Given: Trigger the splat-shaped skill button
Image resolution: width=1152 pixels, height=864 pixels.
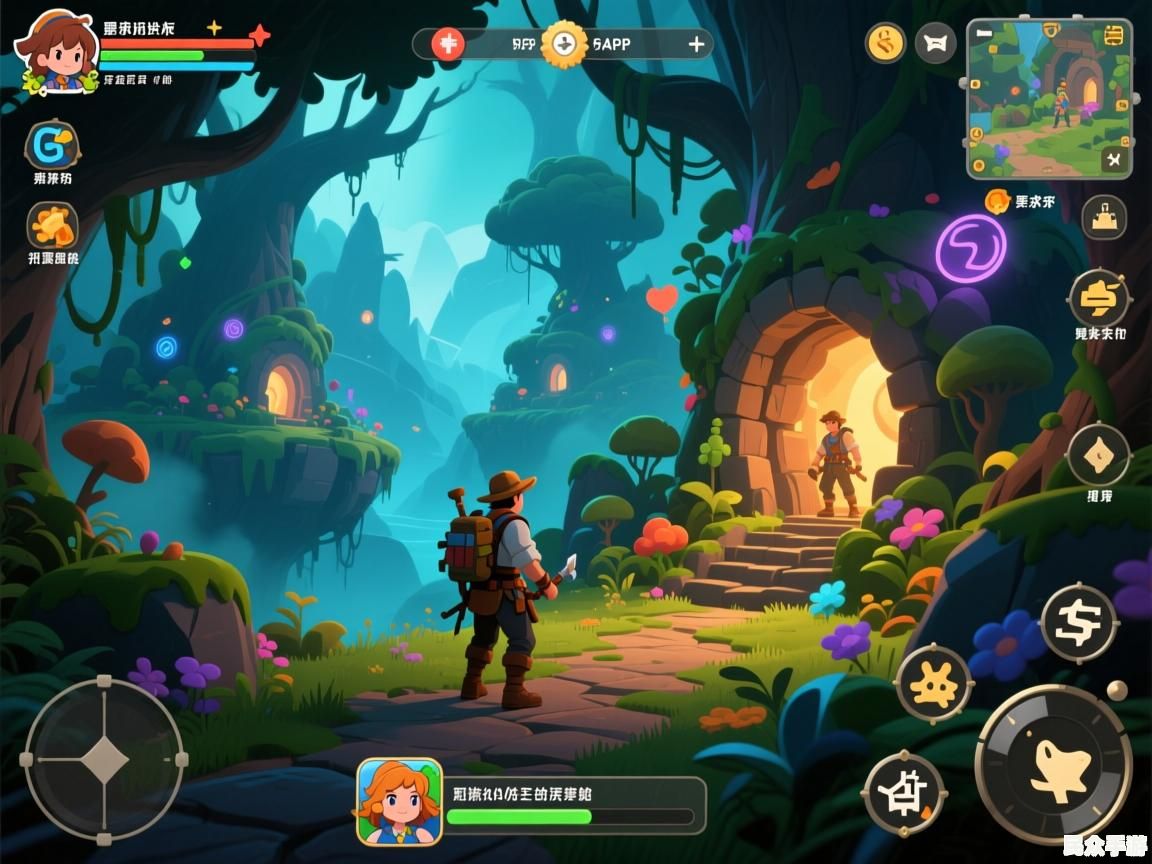Looking at the screenshot, I should 934,684.
